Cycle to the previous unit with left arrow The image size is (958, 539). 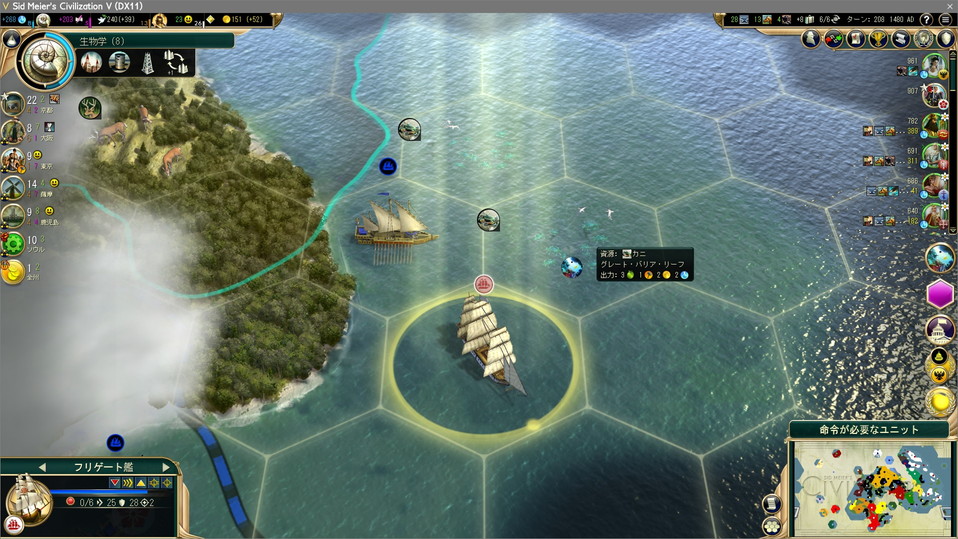[x=42, y=467]
